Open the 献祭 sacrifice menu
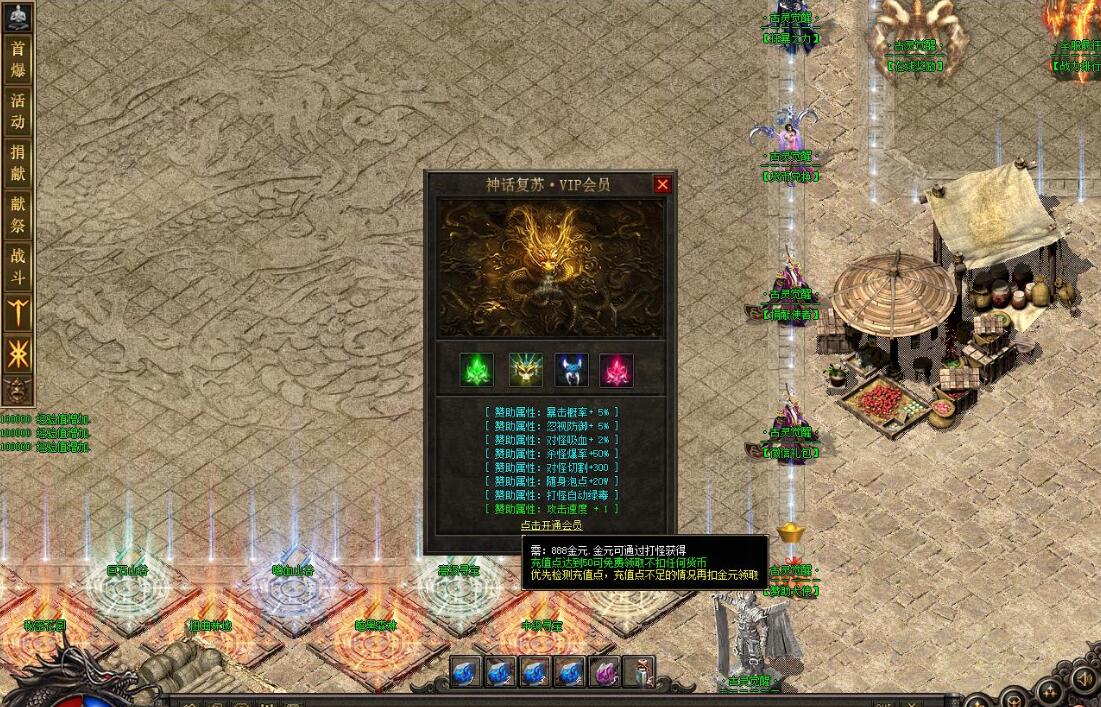This screenshot has width=1101, height=707. 18,214
